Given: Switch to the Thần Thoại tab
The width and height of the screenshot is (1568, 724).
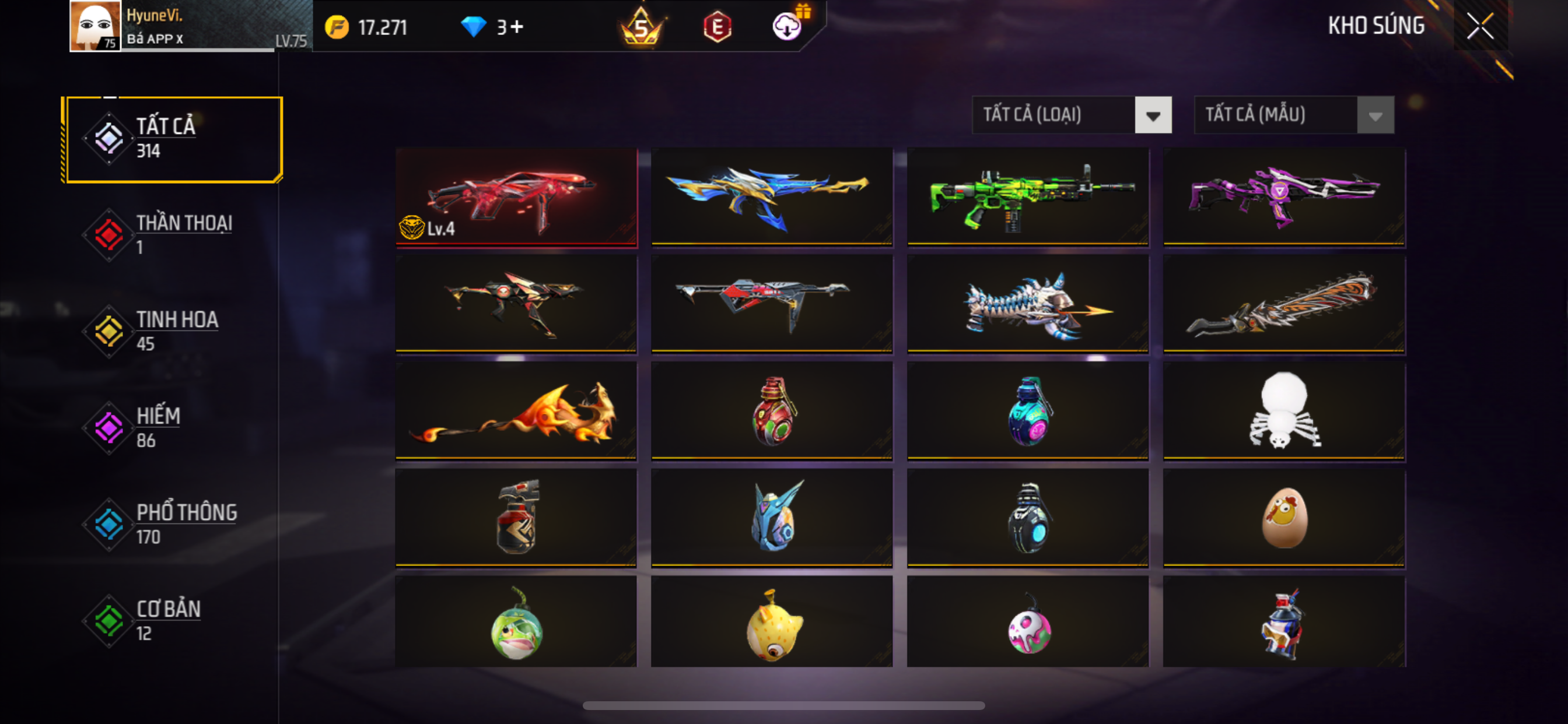Looking at the screenshot, I should click(x=173, y=235).
